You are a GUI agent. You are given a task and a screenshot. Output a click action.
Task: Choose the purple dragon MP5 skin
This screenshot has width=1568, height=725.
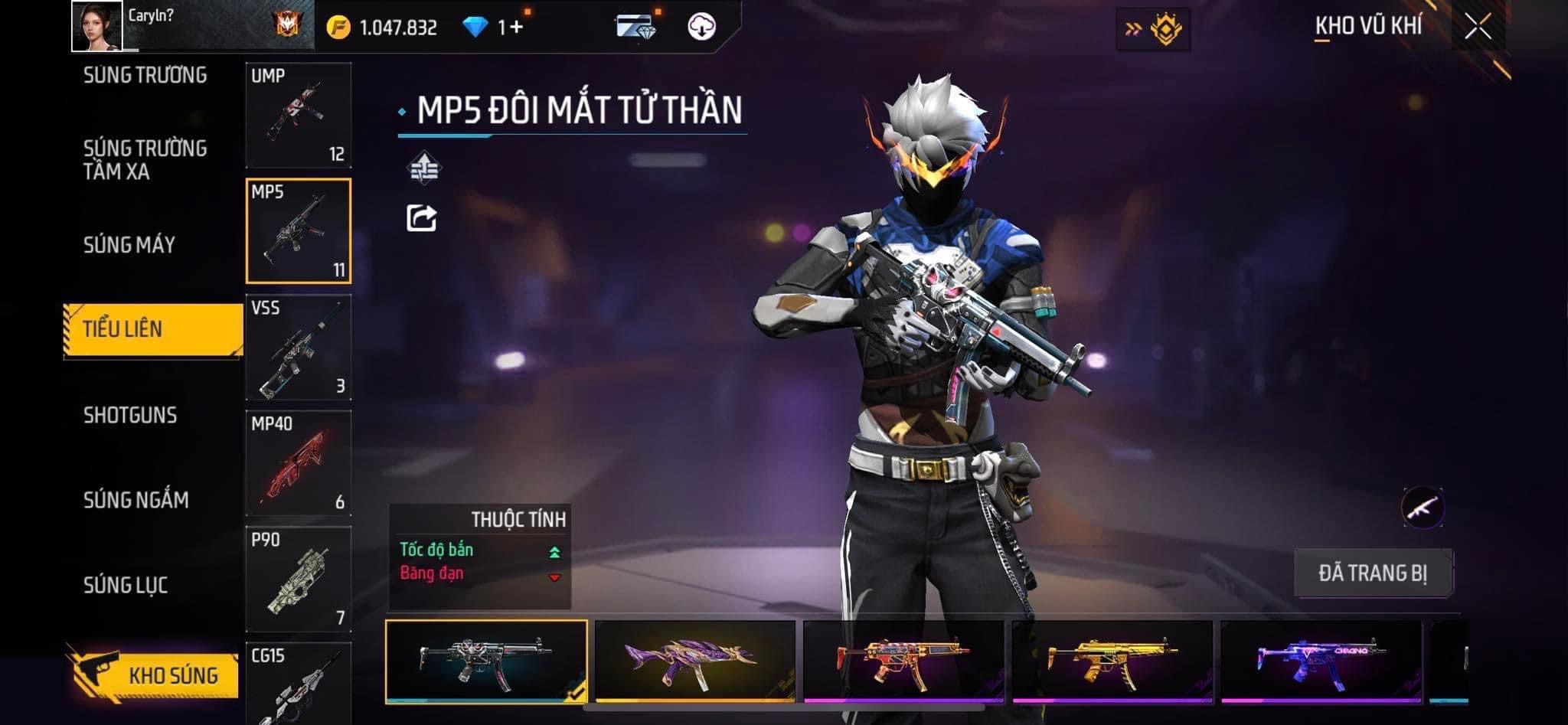click(695, 661)
